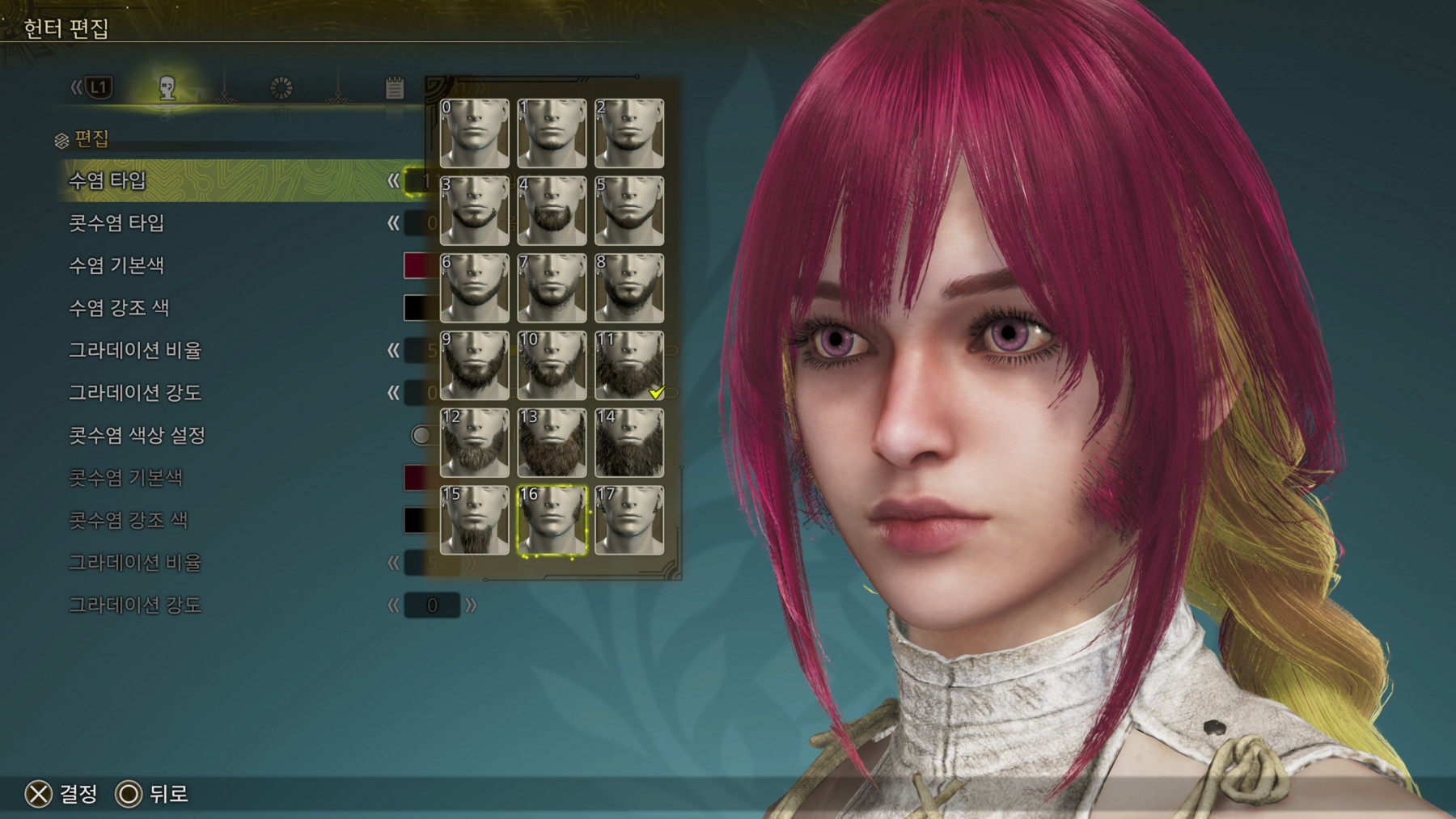Open the circular color wheel tab
The width and height of the screenshot is (1456, 819).
pyautogui.click(x=281, y=87)
